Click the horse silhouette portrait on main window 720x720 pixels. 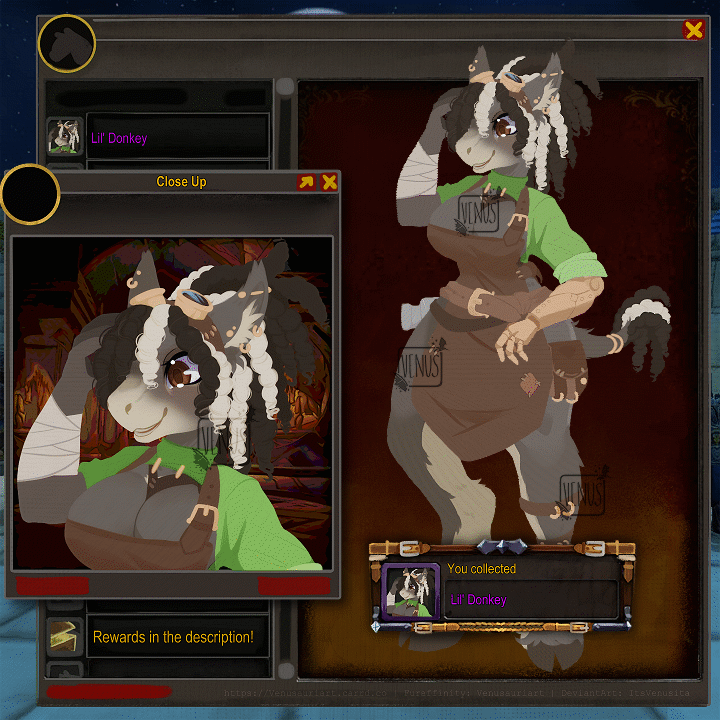pyautogui.click(x=66, y=44)
